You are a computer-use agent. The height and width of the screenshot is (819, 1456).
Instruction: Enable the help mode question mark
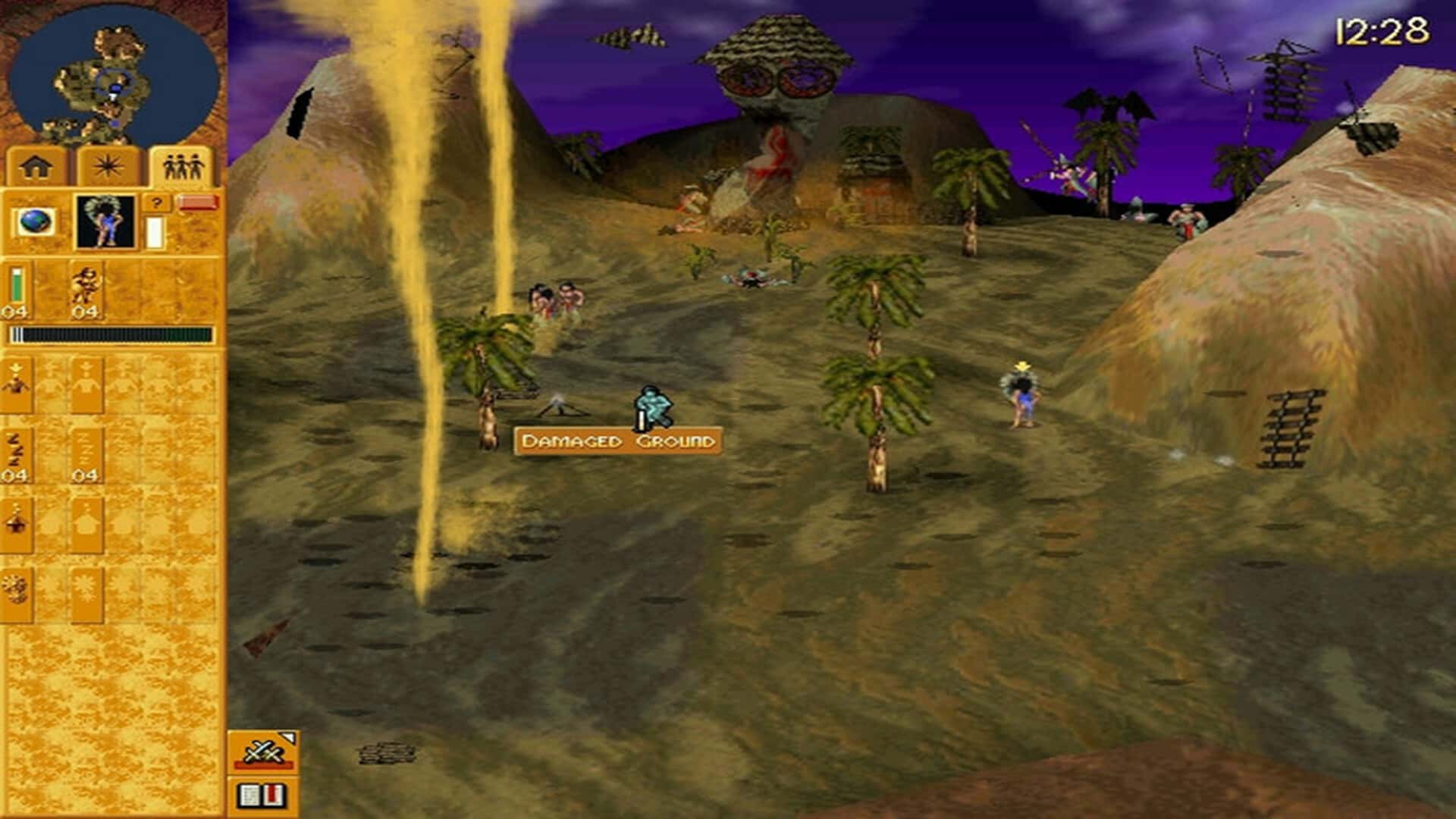(156, 204)
